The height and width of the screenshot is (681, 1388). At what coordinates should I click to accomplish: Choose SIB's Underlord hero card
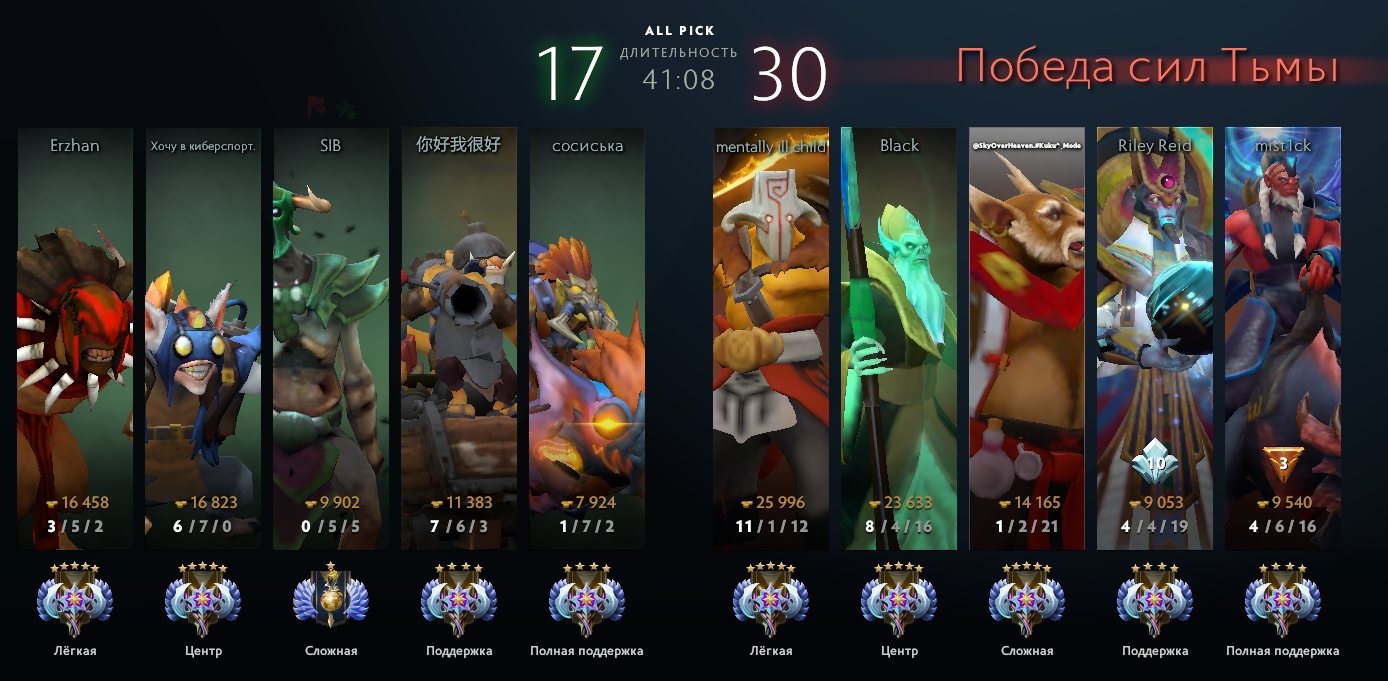(x=331, y=338)
